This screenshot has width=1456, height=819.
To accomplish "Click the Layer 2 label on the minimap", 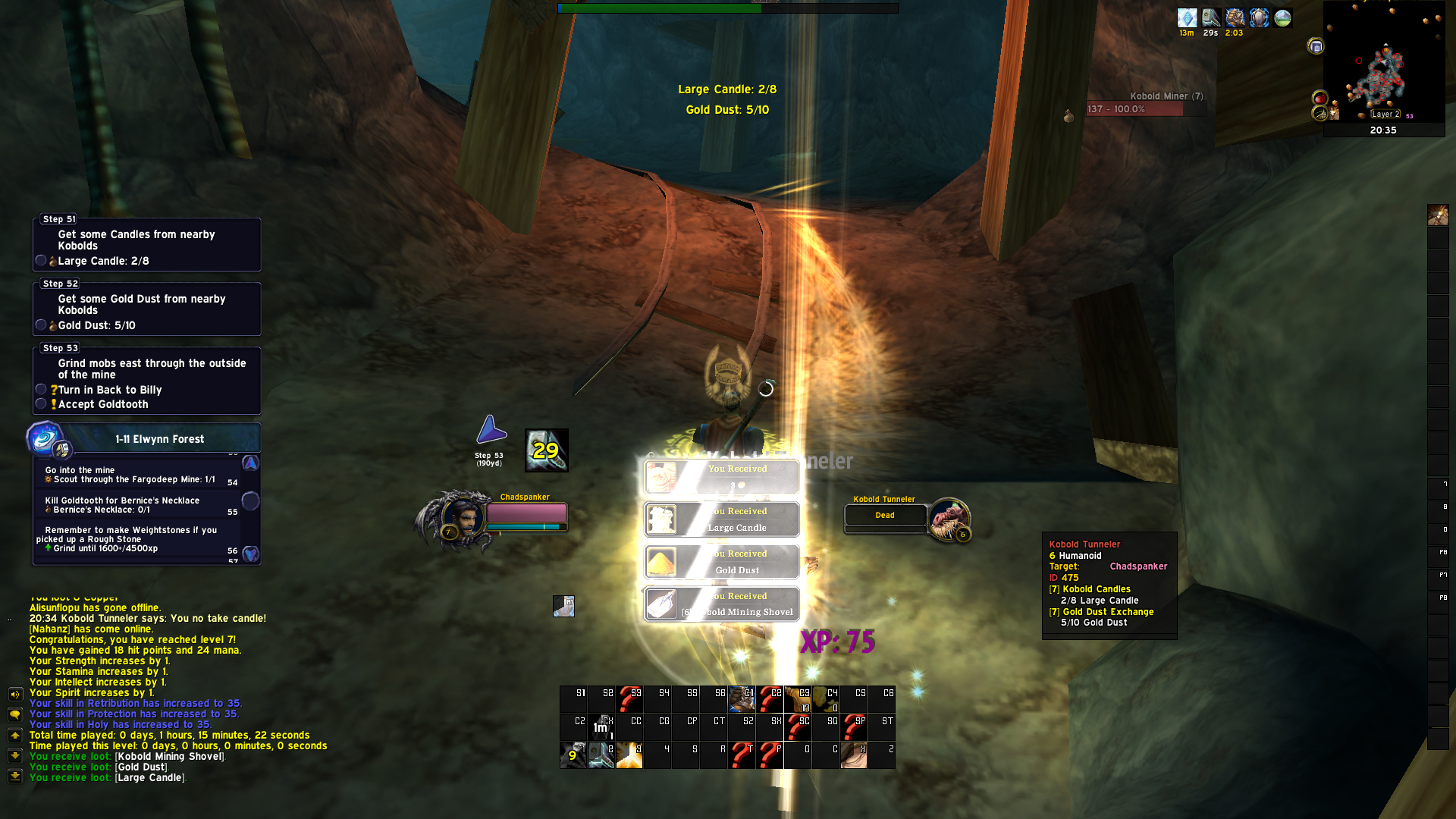I will click(1385, 114).
